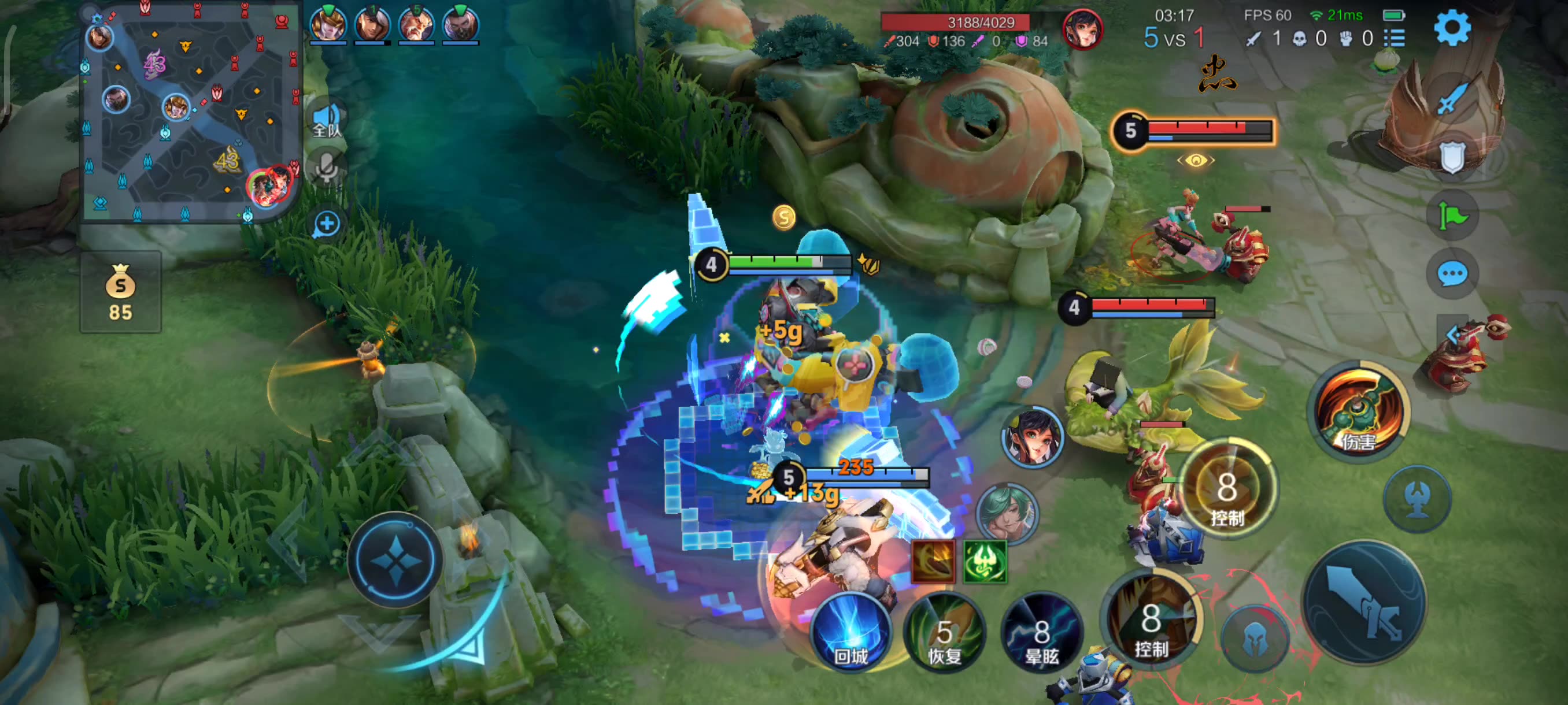Viewport: 1568px width, 705px height.
Task: Send the gather signal green flag
Action: (1452, 216)
